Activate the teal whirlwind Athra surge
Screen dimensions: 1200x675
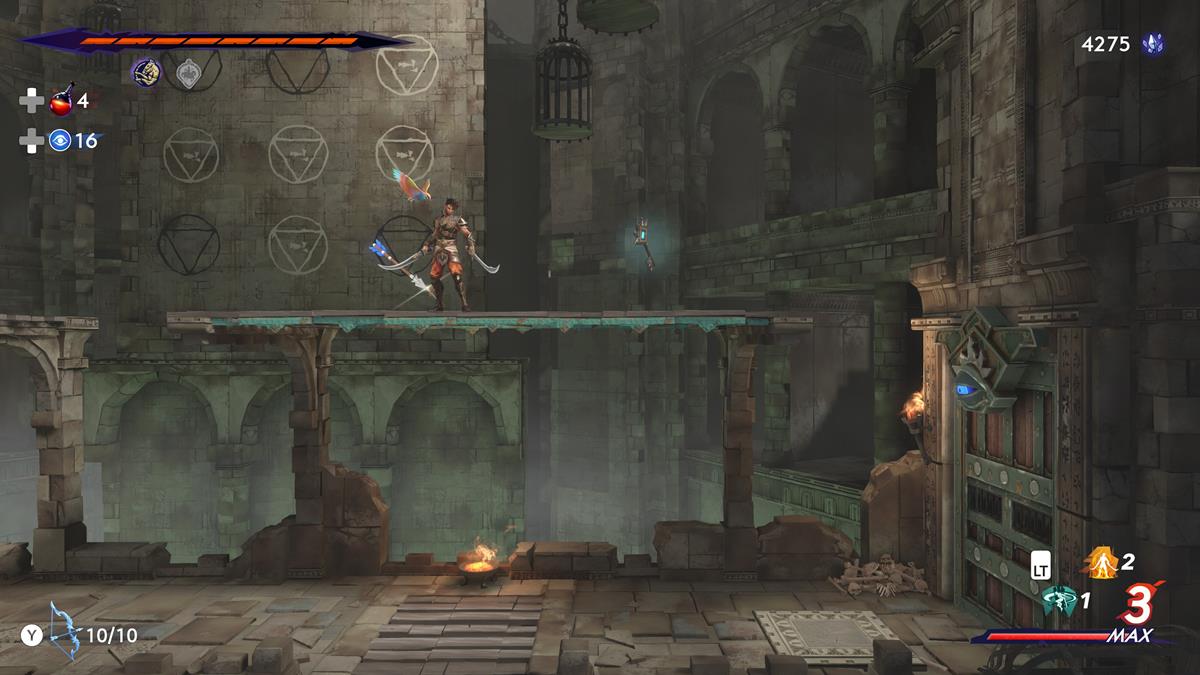[x=1059, y=601]
